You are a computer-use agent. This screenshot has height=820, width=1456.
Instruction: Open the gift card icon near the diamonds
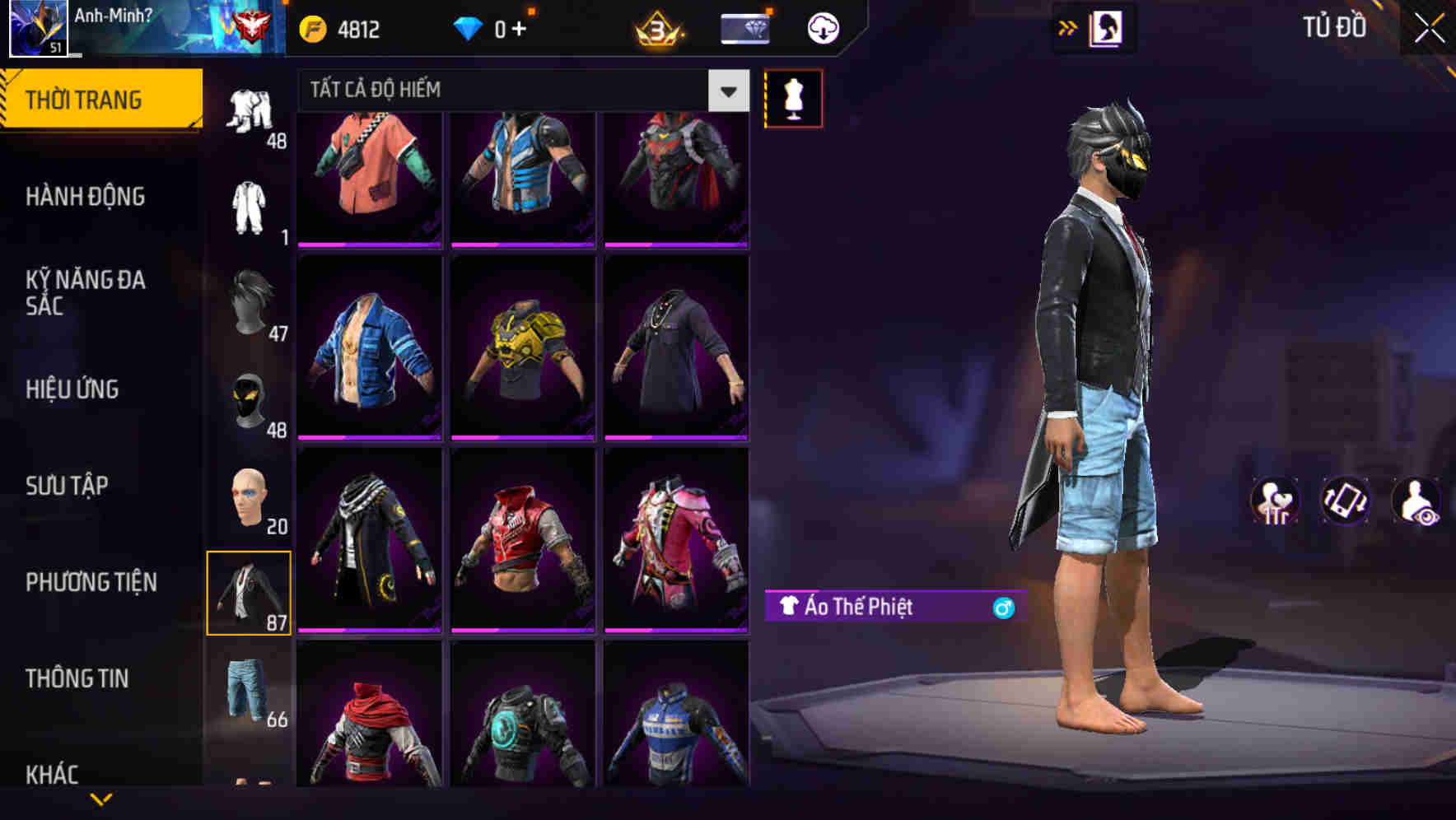(x=744, y=27)
